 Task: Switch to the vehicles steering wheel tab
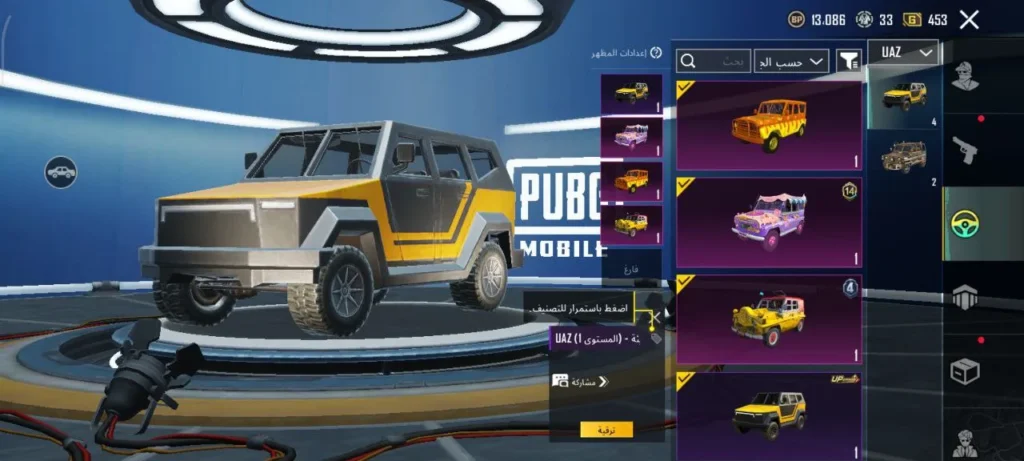(966, 224)
